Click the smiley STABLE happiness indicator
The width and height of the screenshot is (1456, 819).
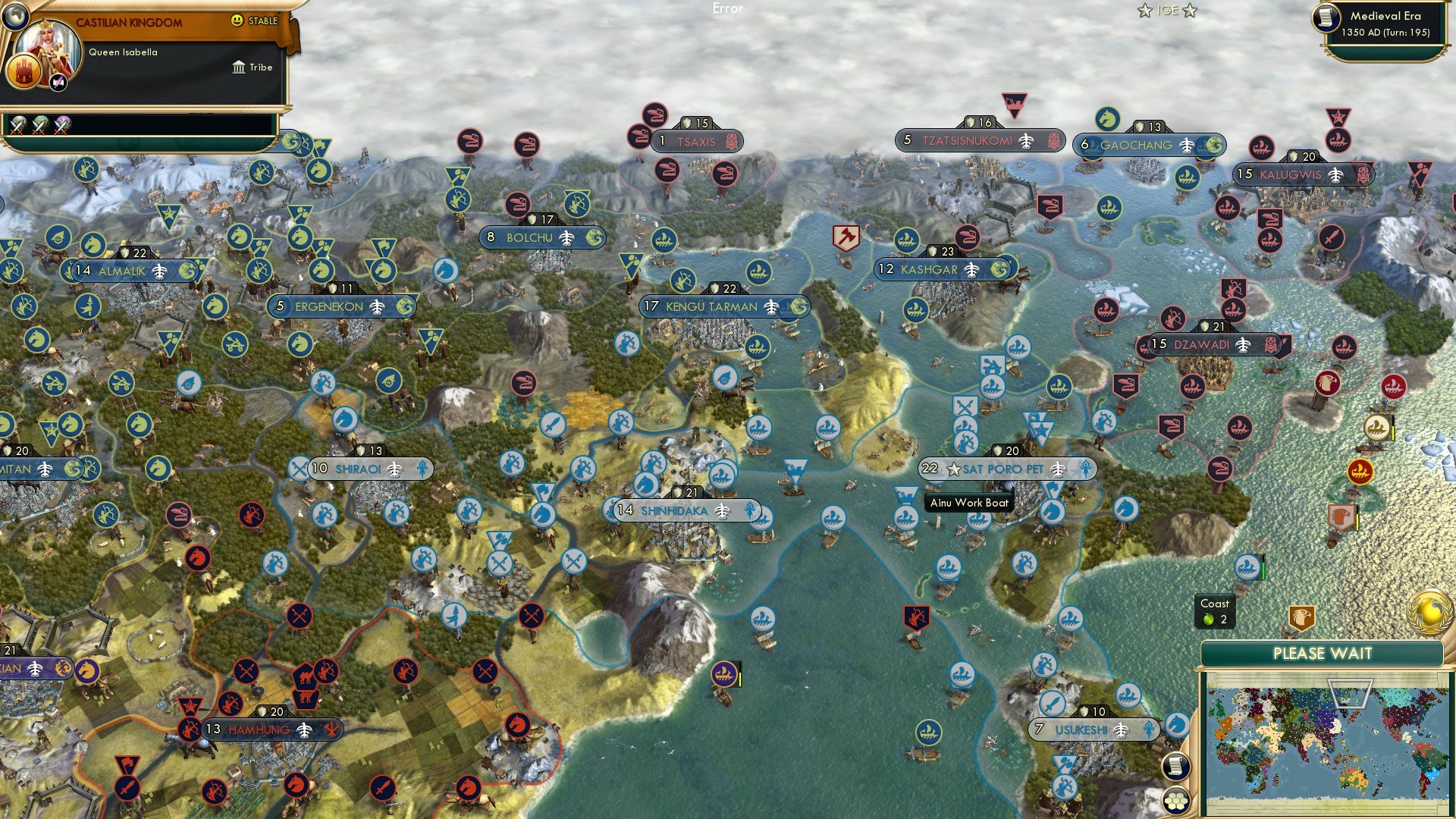coord(239,20)
